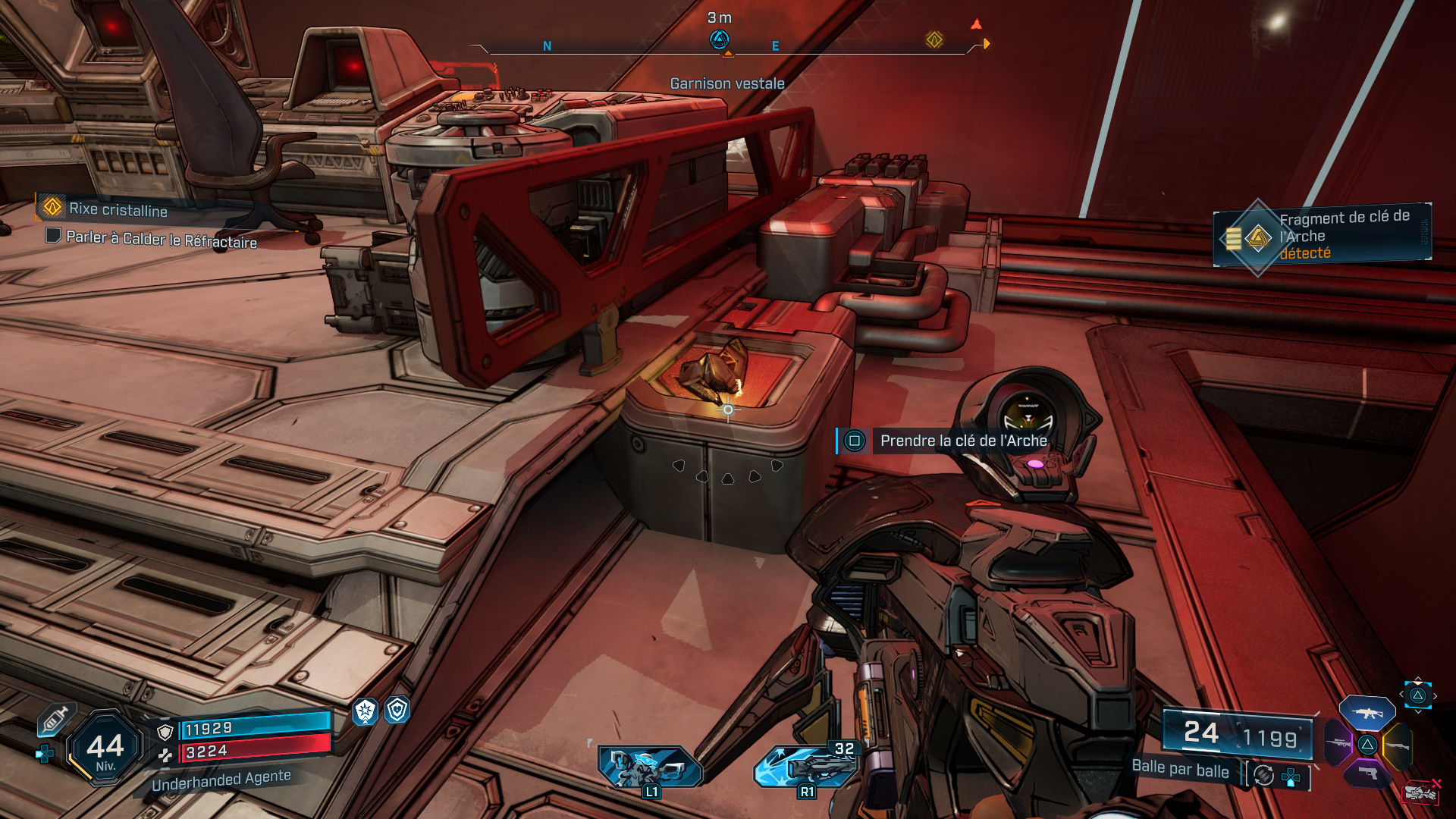Activate the R1 ordnance weapon skill

tap(805, 766)
